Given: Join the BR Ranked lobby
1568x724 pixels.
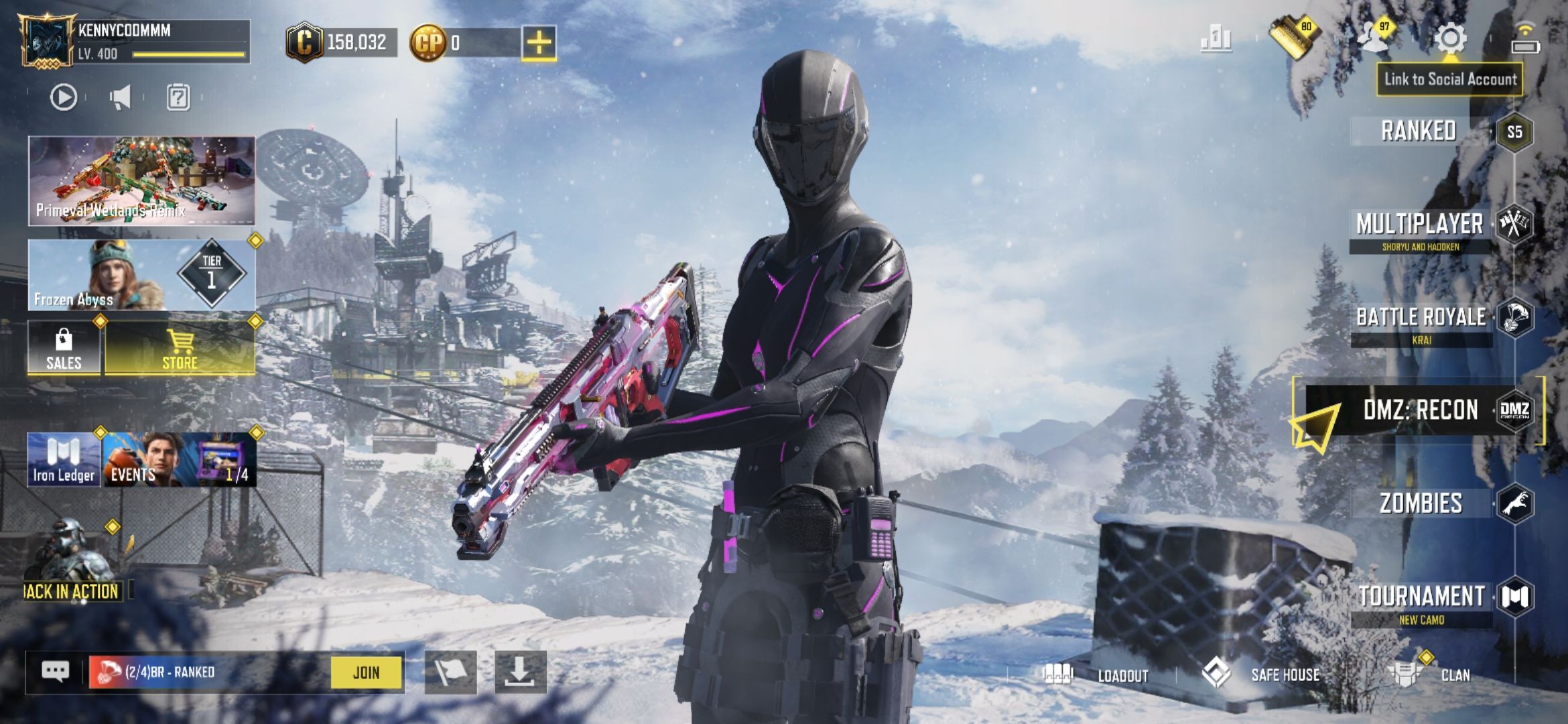Looking at the screenshot, I should point(366,672).
